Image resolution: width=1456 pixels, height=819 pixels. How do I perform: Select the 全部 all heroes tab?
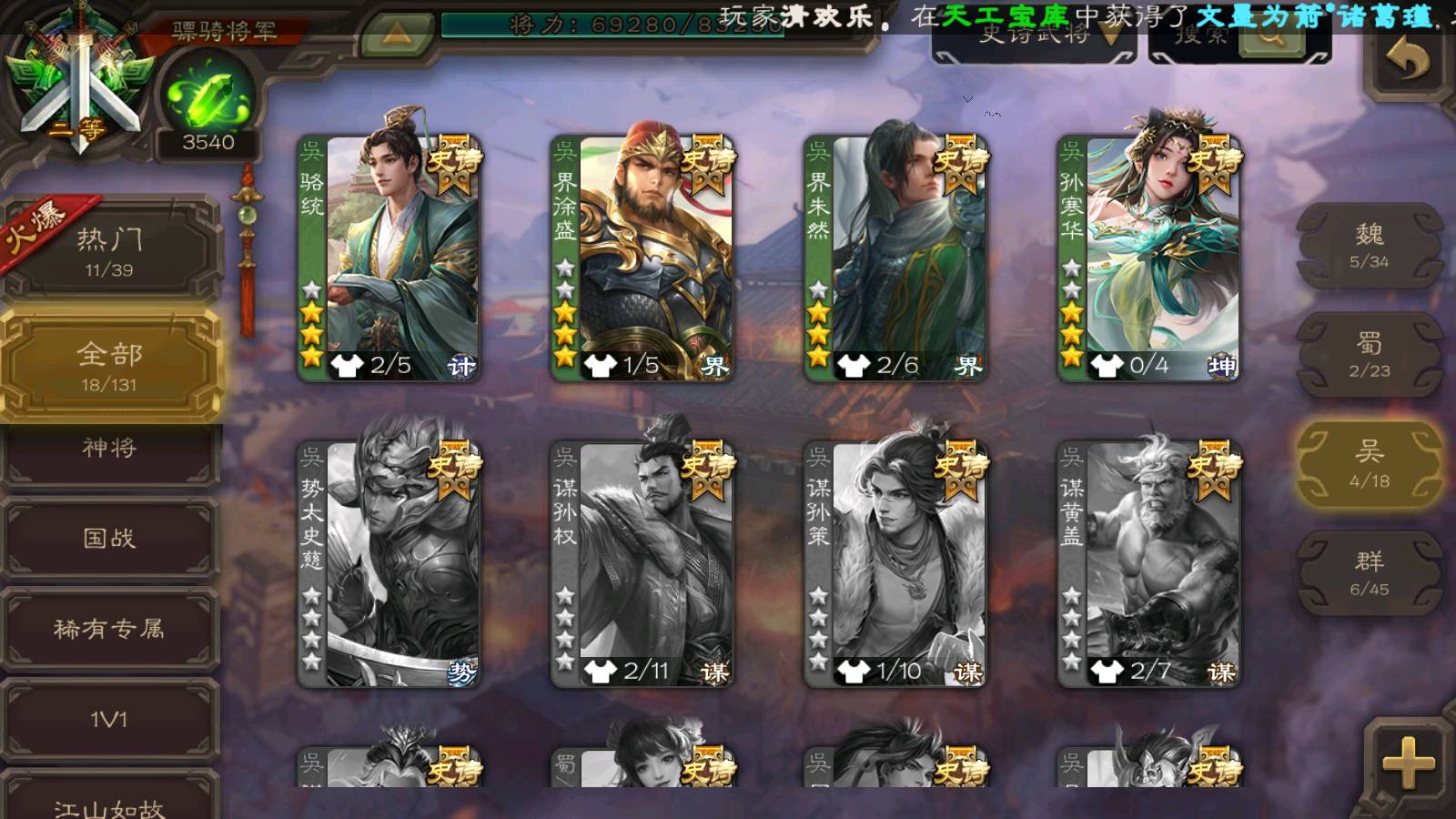tap(109, 365)
